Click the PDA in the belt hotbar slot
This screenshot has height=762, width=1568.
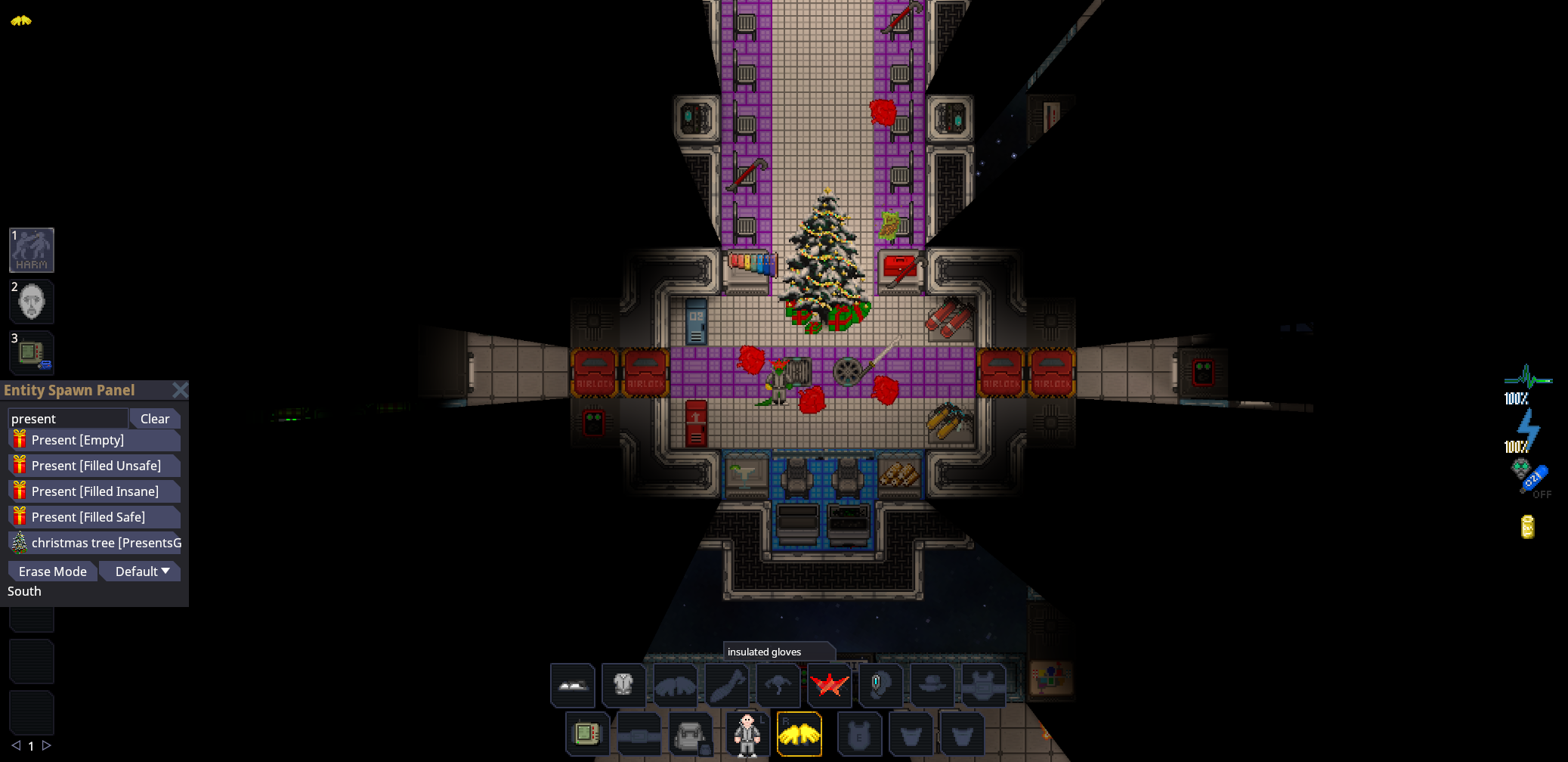tap(587, 734)
